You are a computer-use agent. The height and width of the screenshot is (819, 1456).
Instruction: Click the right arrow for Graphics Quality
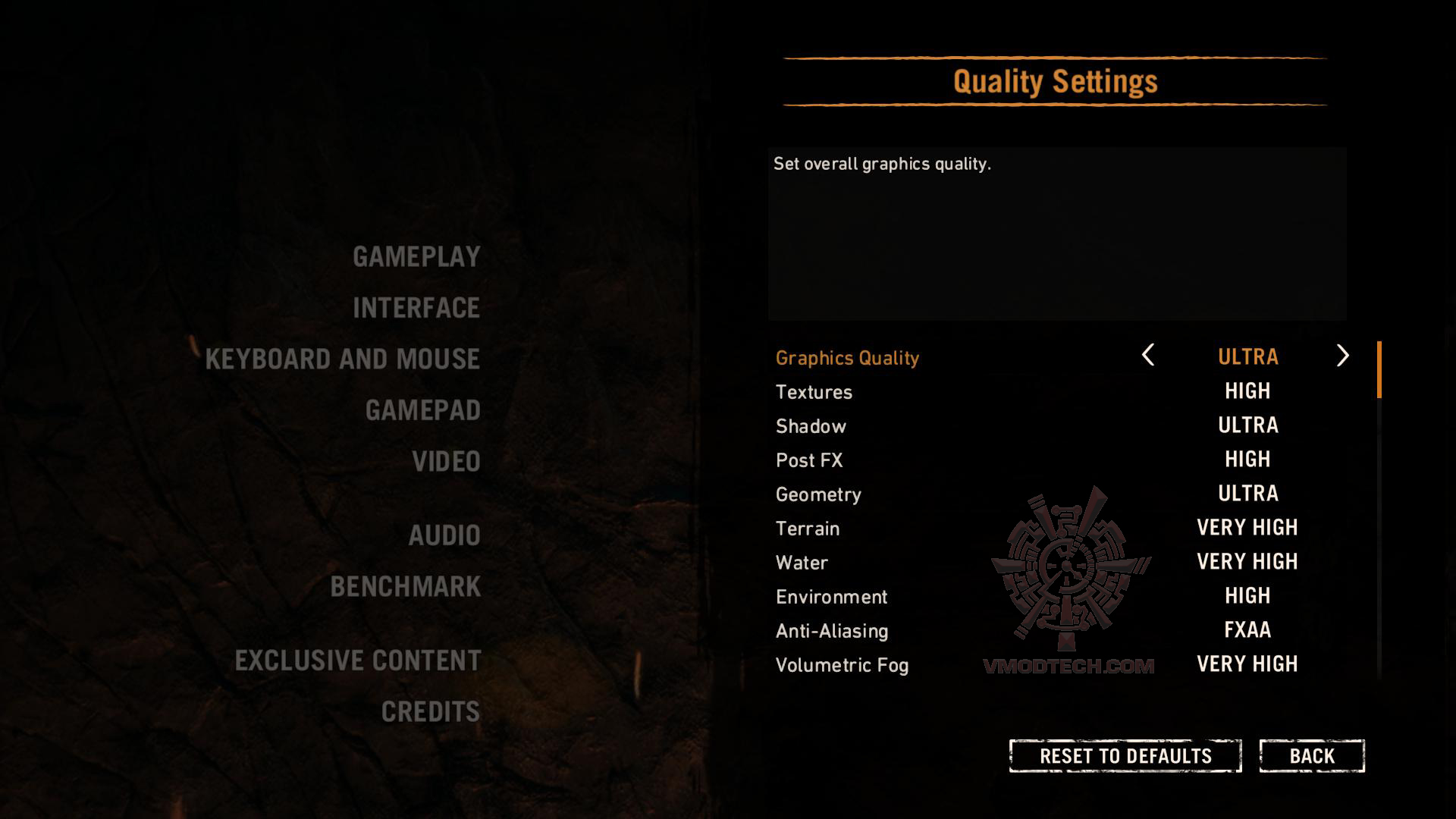pyautogui.click(x=1342, y=356)
